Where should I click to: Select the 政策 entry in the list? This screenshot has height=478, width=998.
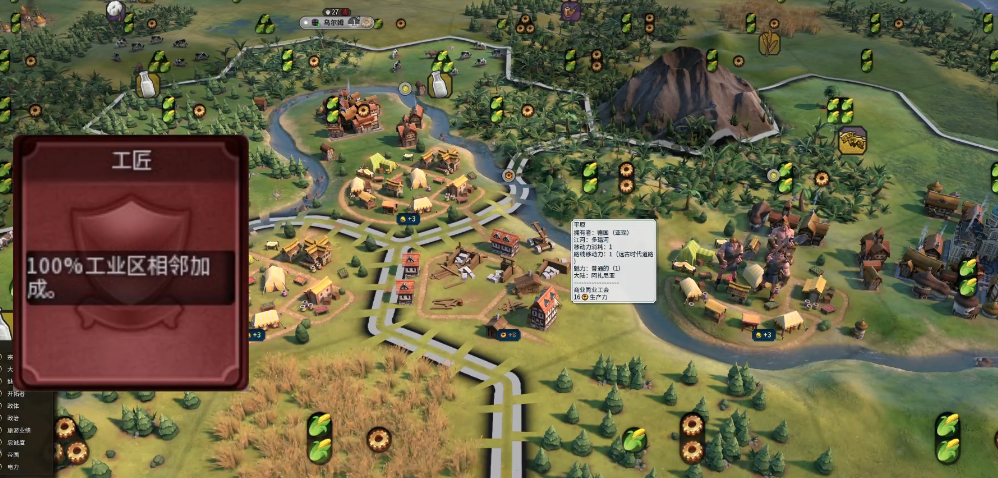click(x=14, y=418)
